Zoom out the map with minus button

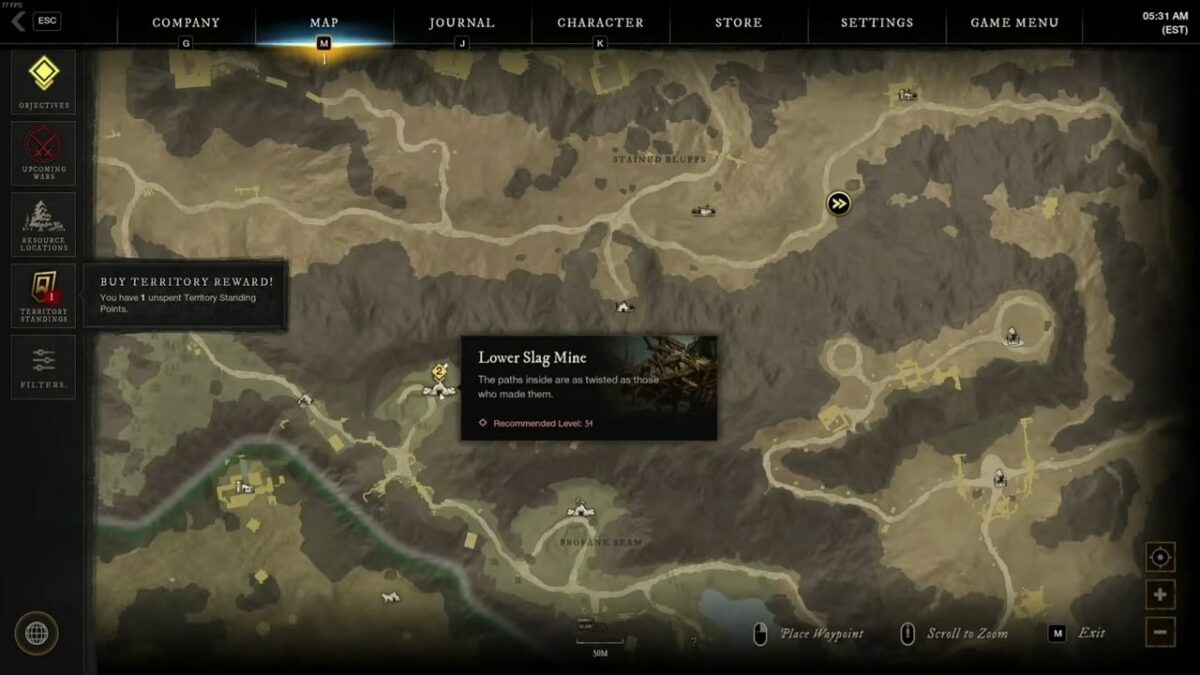click(x=1160, y=631)
